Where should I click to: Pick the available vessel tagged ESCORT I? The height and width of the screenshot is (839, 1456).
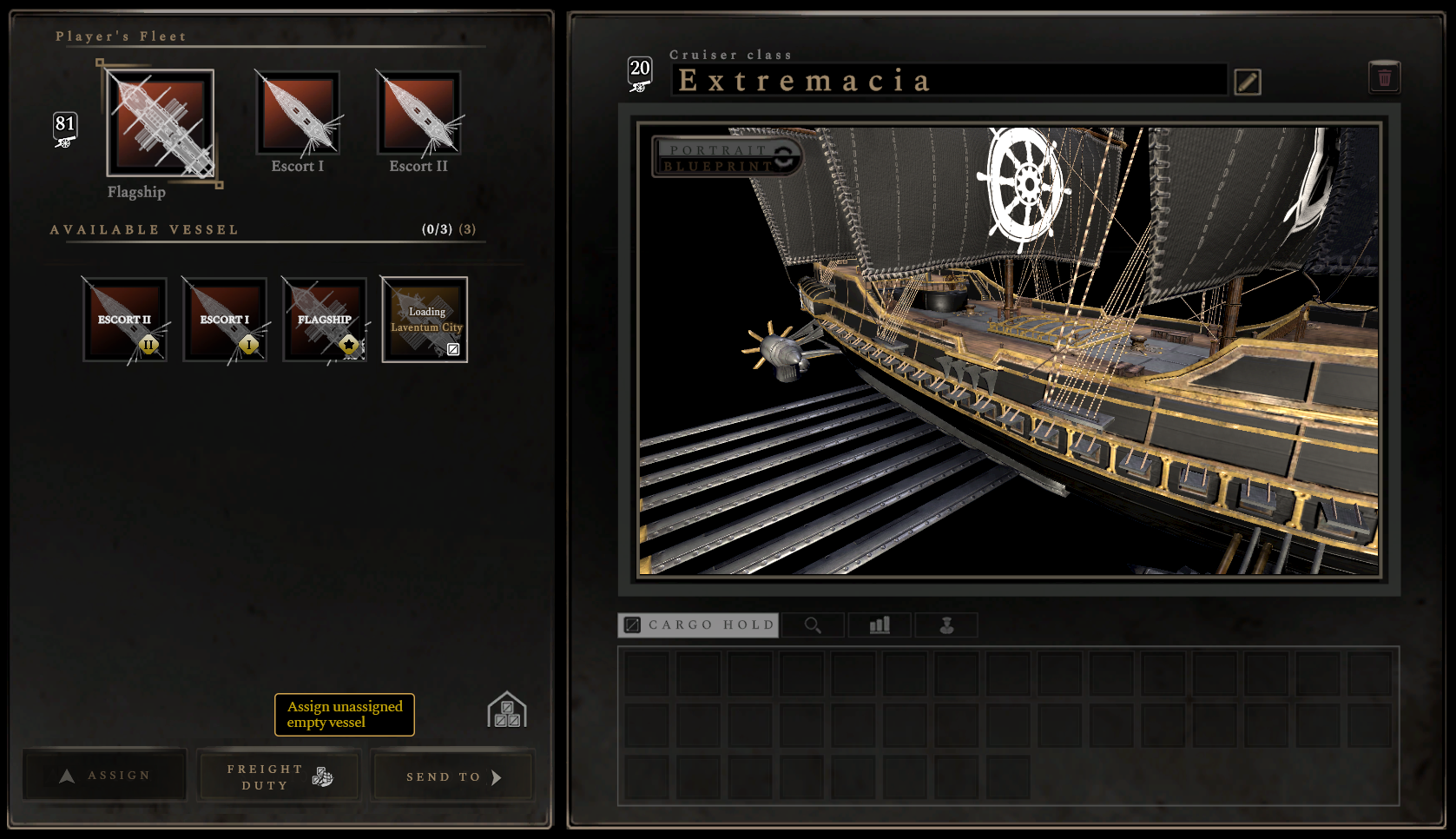point(225,319)
